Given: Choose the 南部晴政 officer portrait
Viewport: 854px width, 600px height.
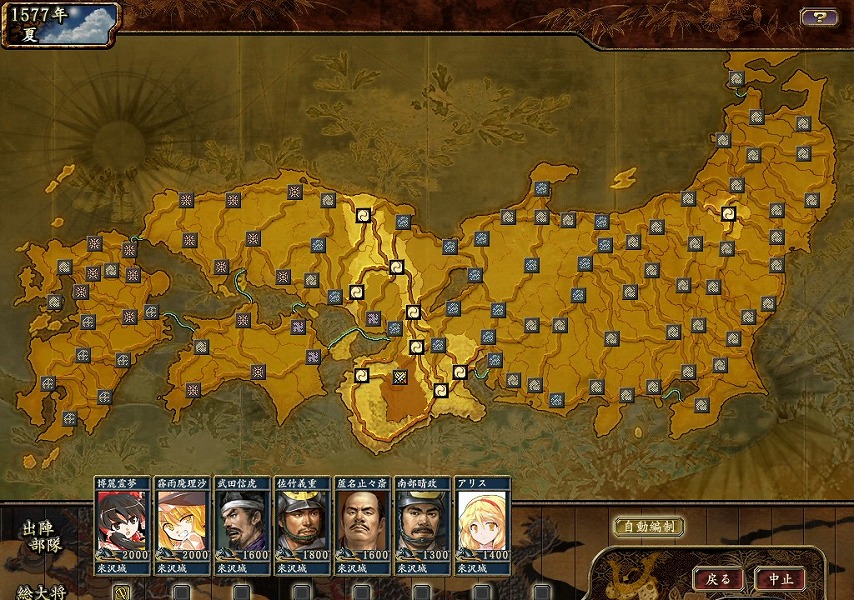Looking at the screenshot, I should tap(422, 525).
